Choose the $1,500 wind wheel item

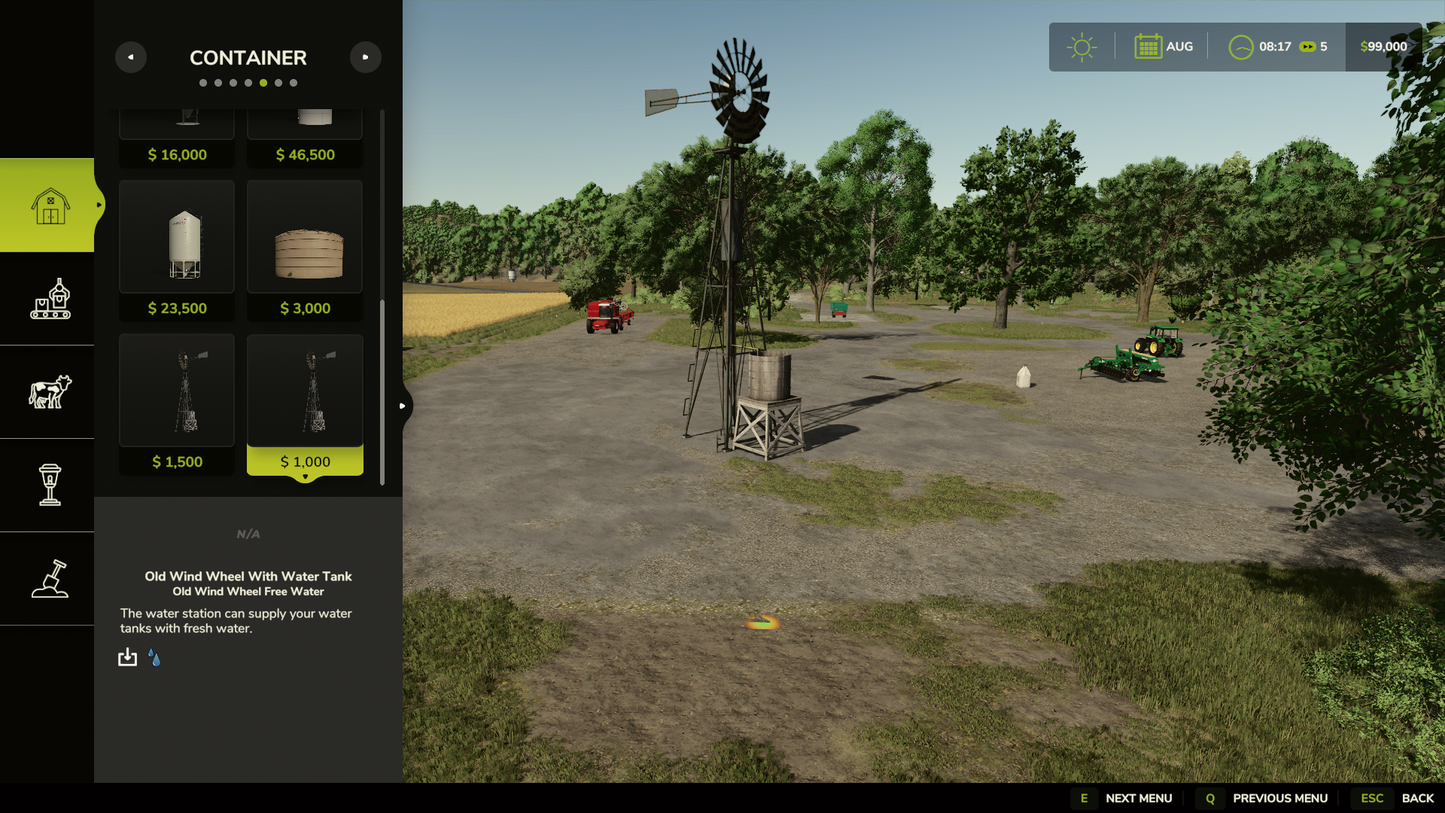pyautogui.click(x=177, y=403)
